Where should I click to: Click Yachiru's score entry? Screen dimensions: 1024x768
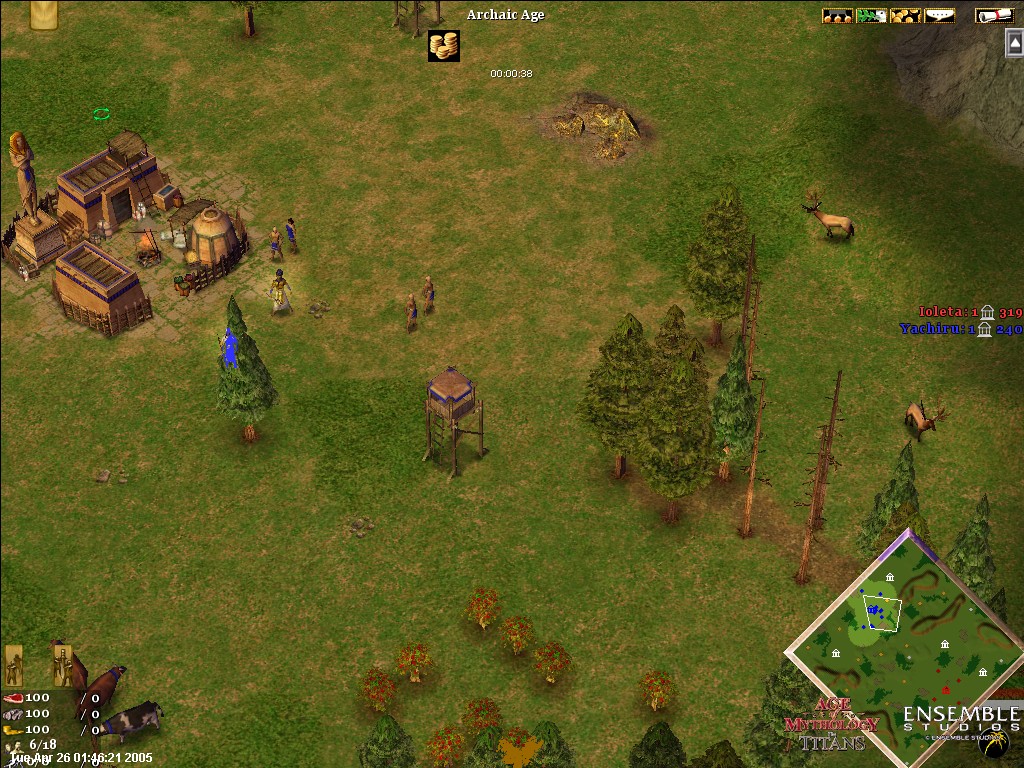[x=960, y=328]
